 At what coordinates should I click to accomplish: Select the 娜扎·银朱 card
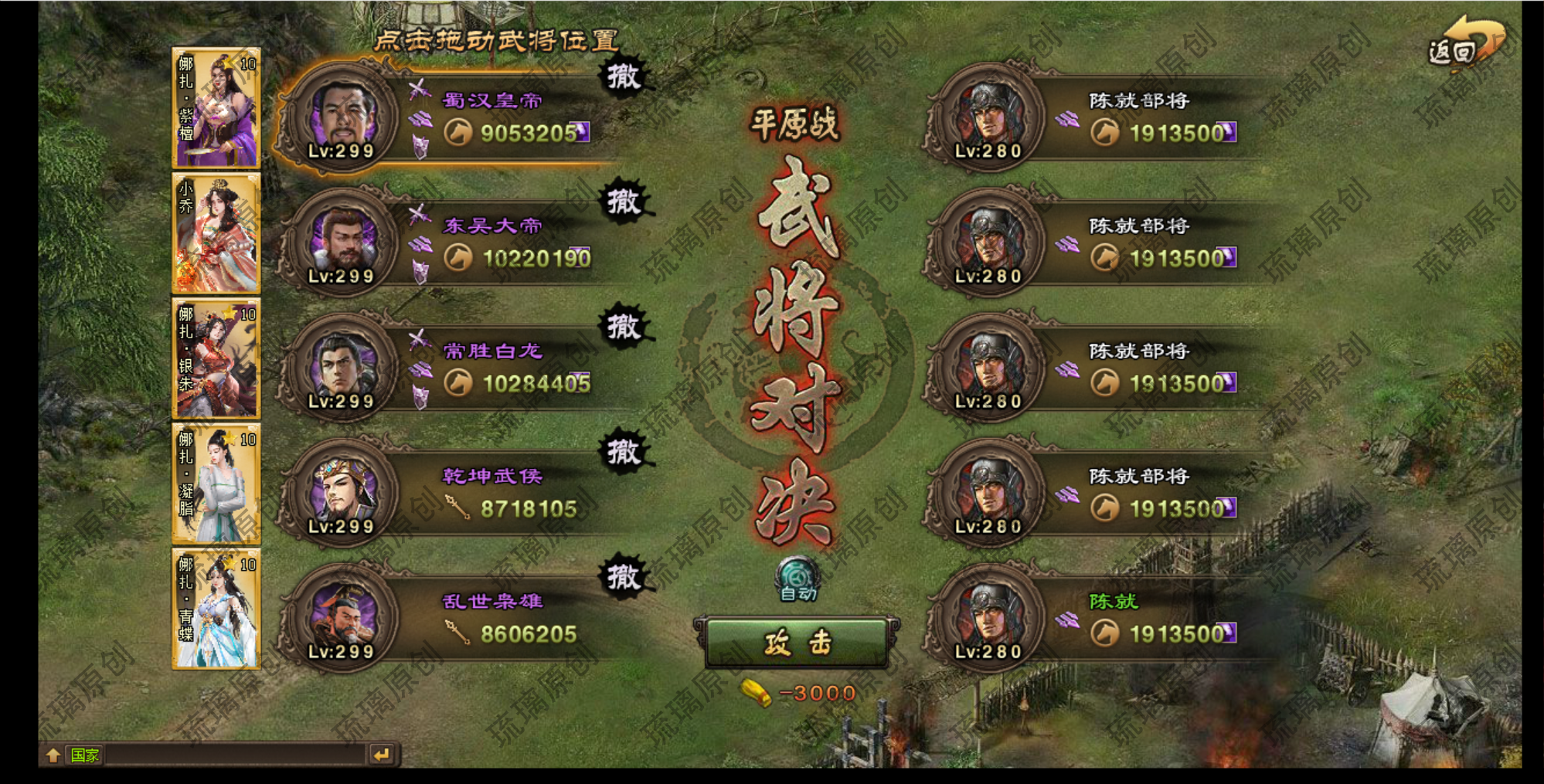[x=216, y=358]
